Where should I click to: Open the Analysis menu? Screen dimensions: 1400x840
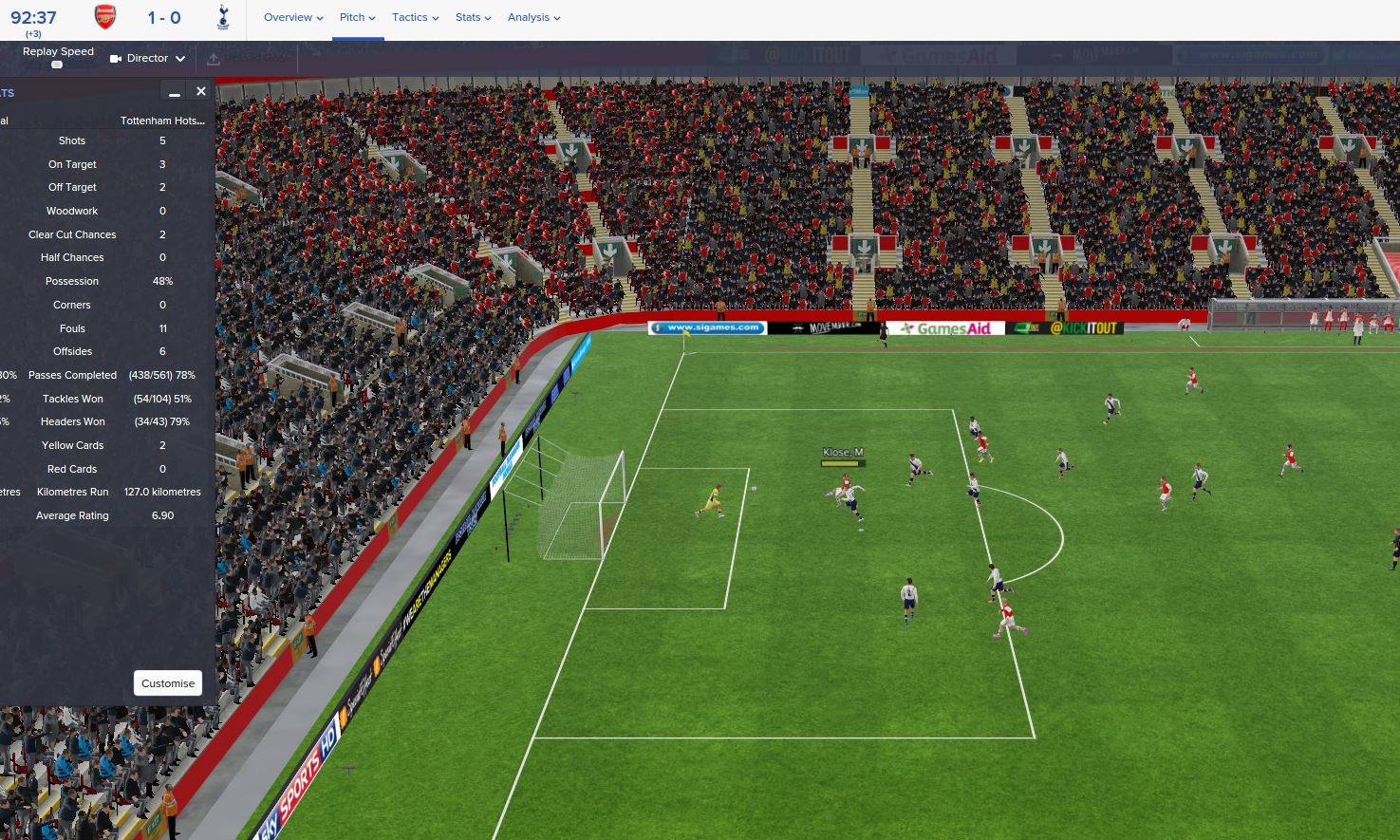click(533, 17)
